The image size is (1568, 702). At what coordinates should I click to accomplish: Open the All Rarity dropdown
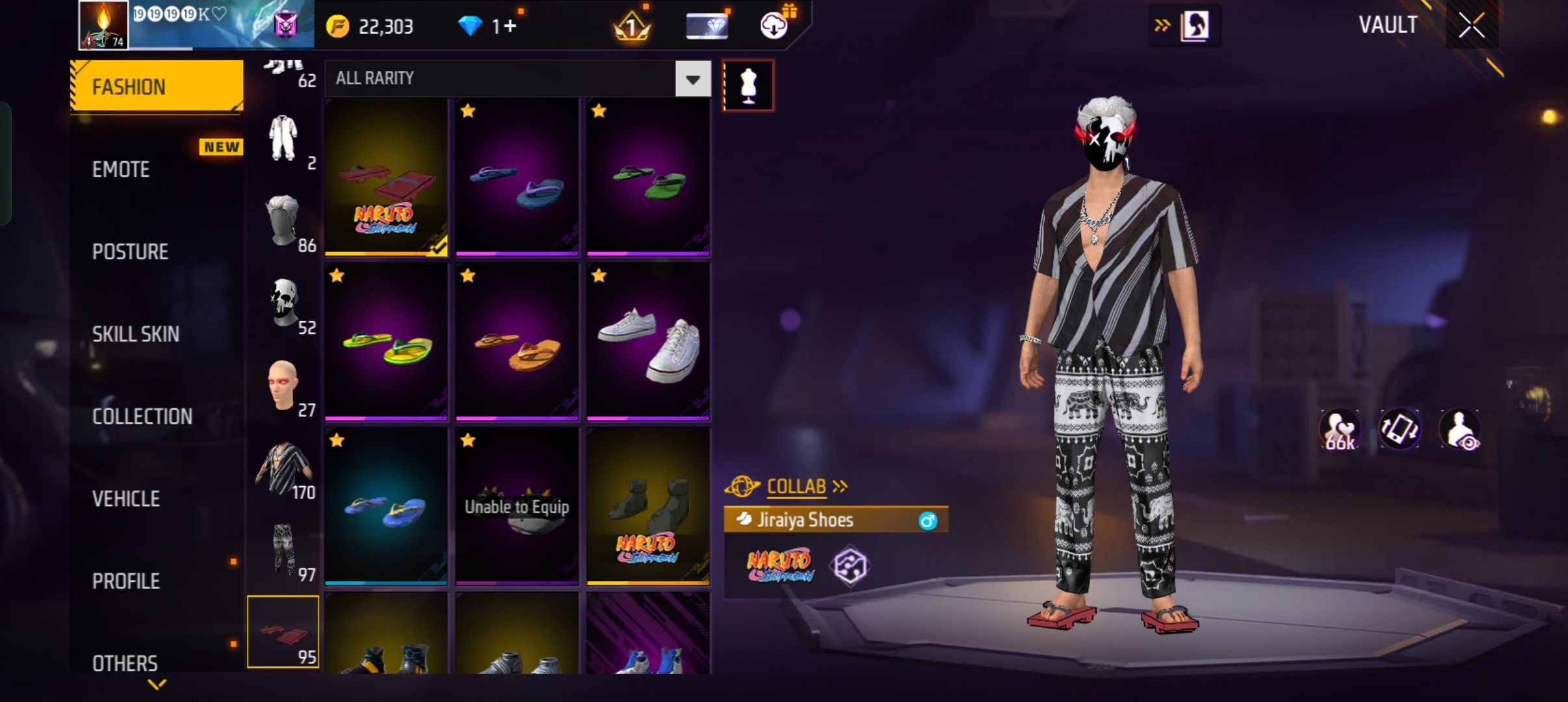point(692,79)
